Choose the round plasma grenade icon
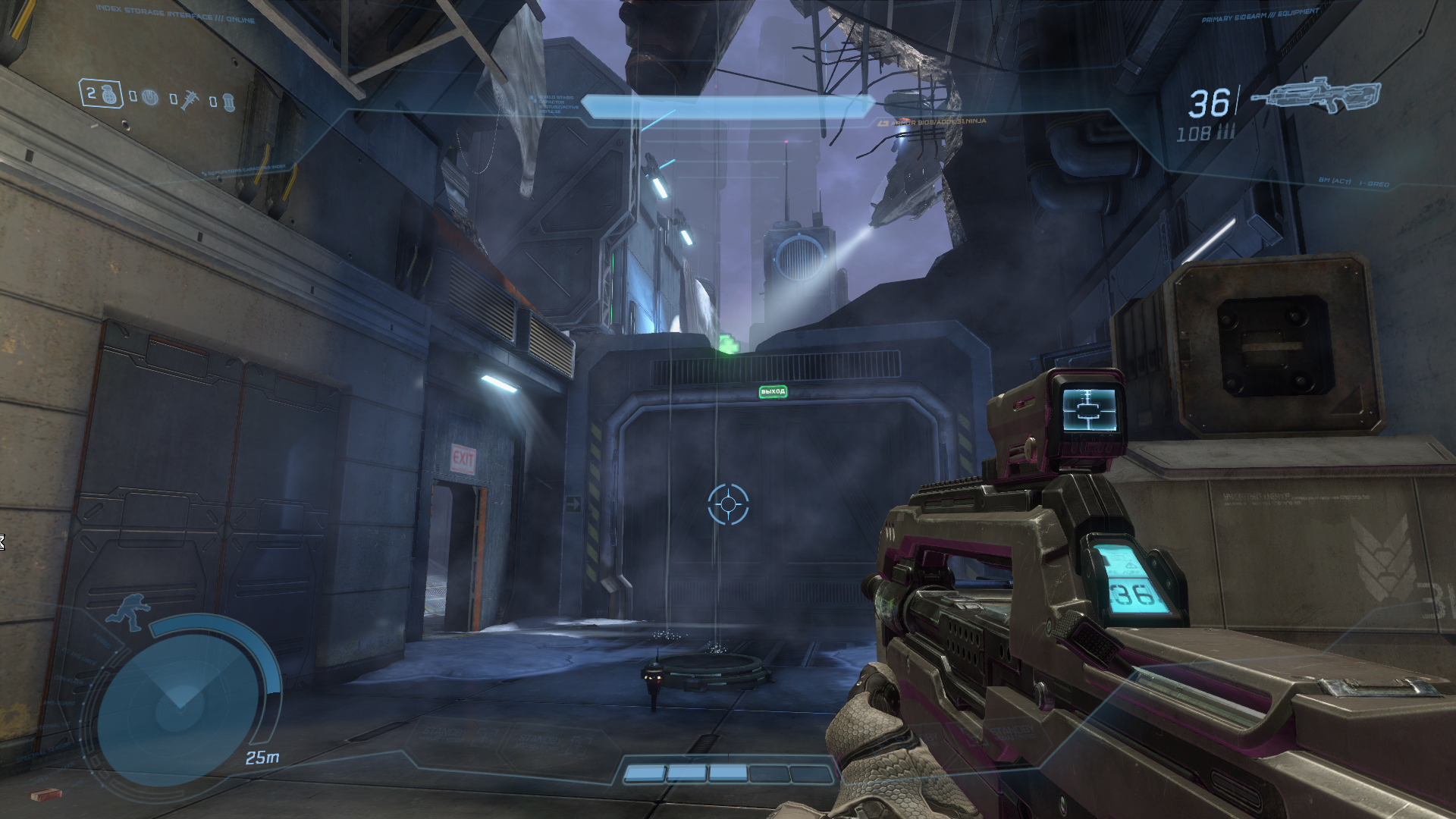This screenshot has width=1456, height=819. point(150,98)
